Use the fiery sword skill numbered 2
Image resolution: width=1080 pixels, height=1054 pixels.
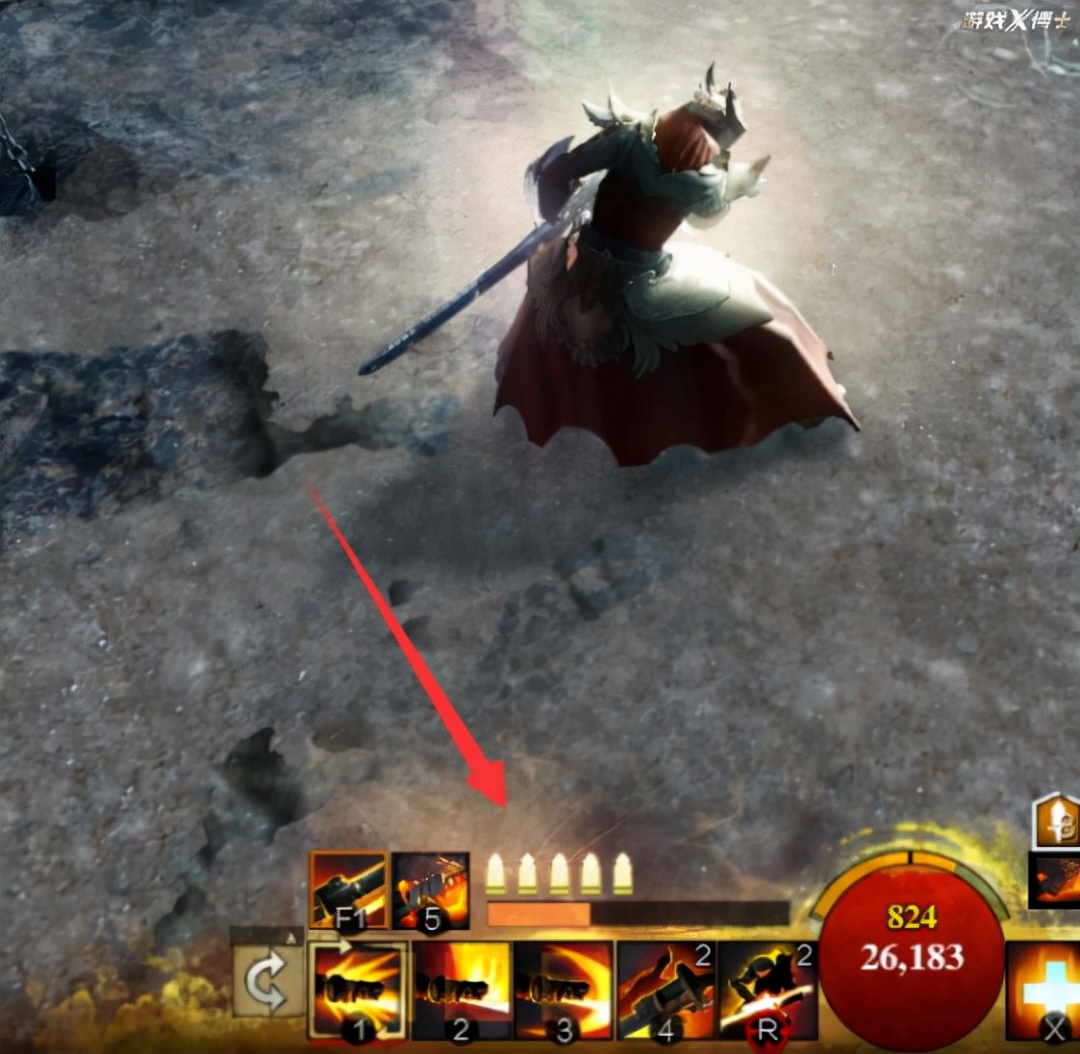(462, 987)
